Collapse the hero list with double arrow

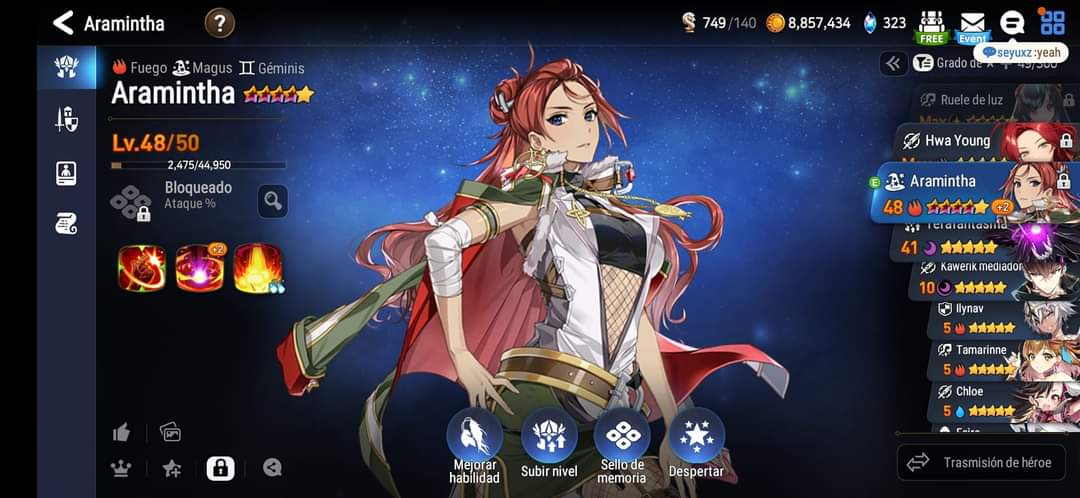(x=893, y=63)
